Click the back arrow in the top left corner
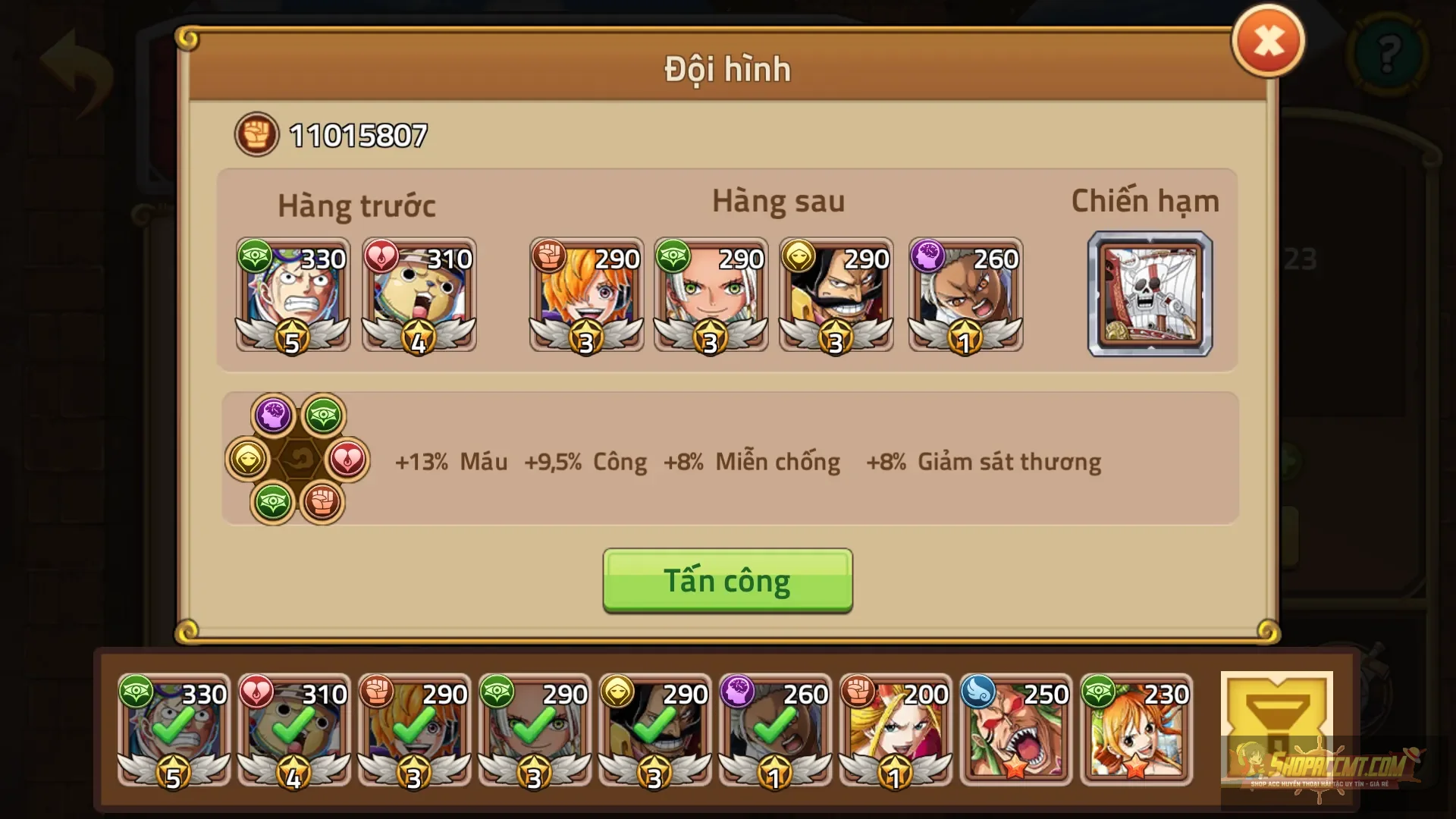 coord(74,74)
